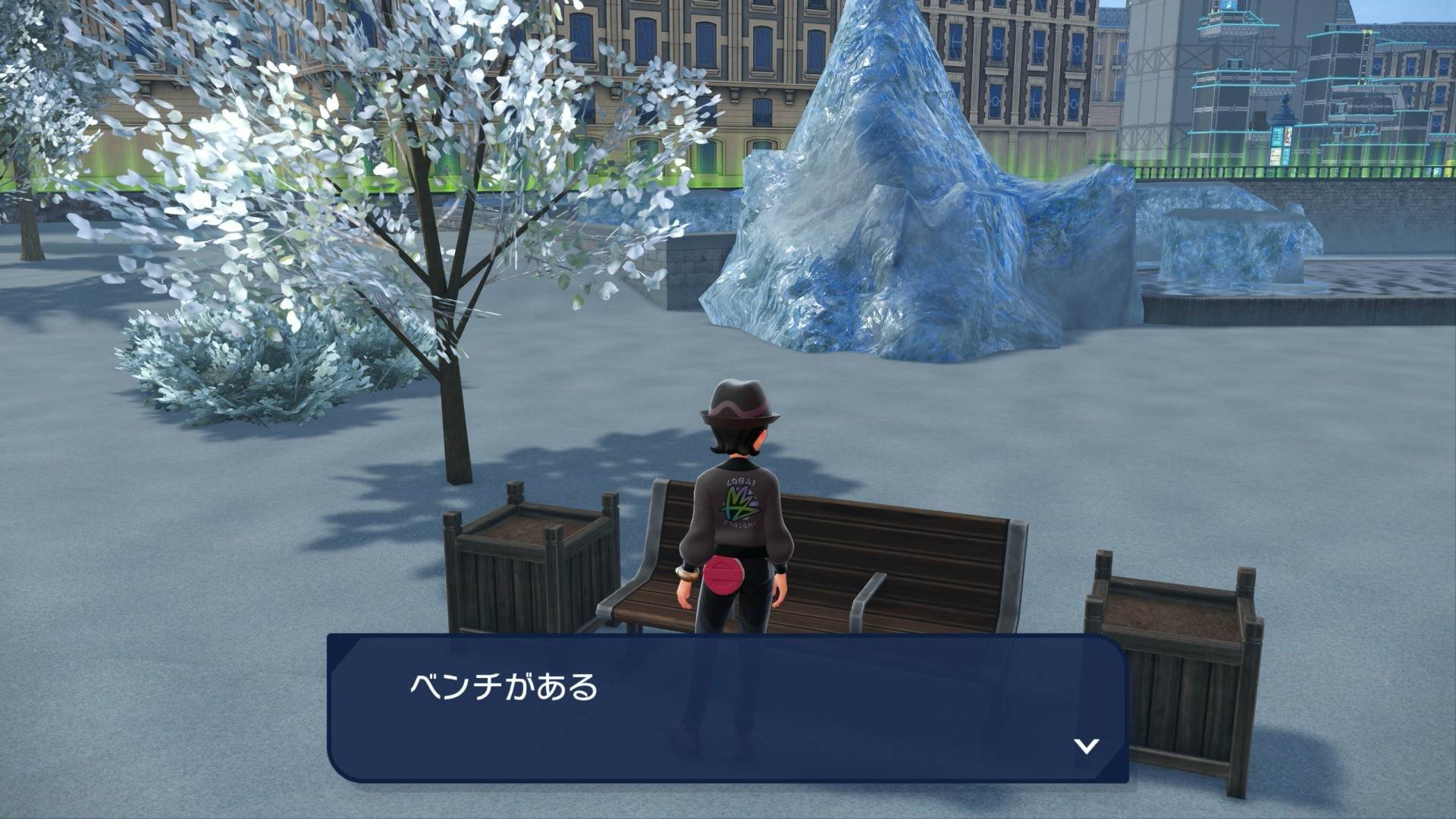1456x819 pixels.
Task: Click the ベンチがある dialogue box
Action: 727,708
